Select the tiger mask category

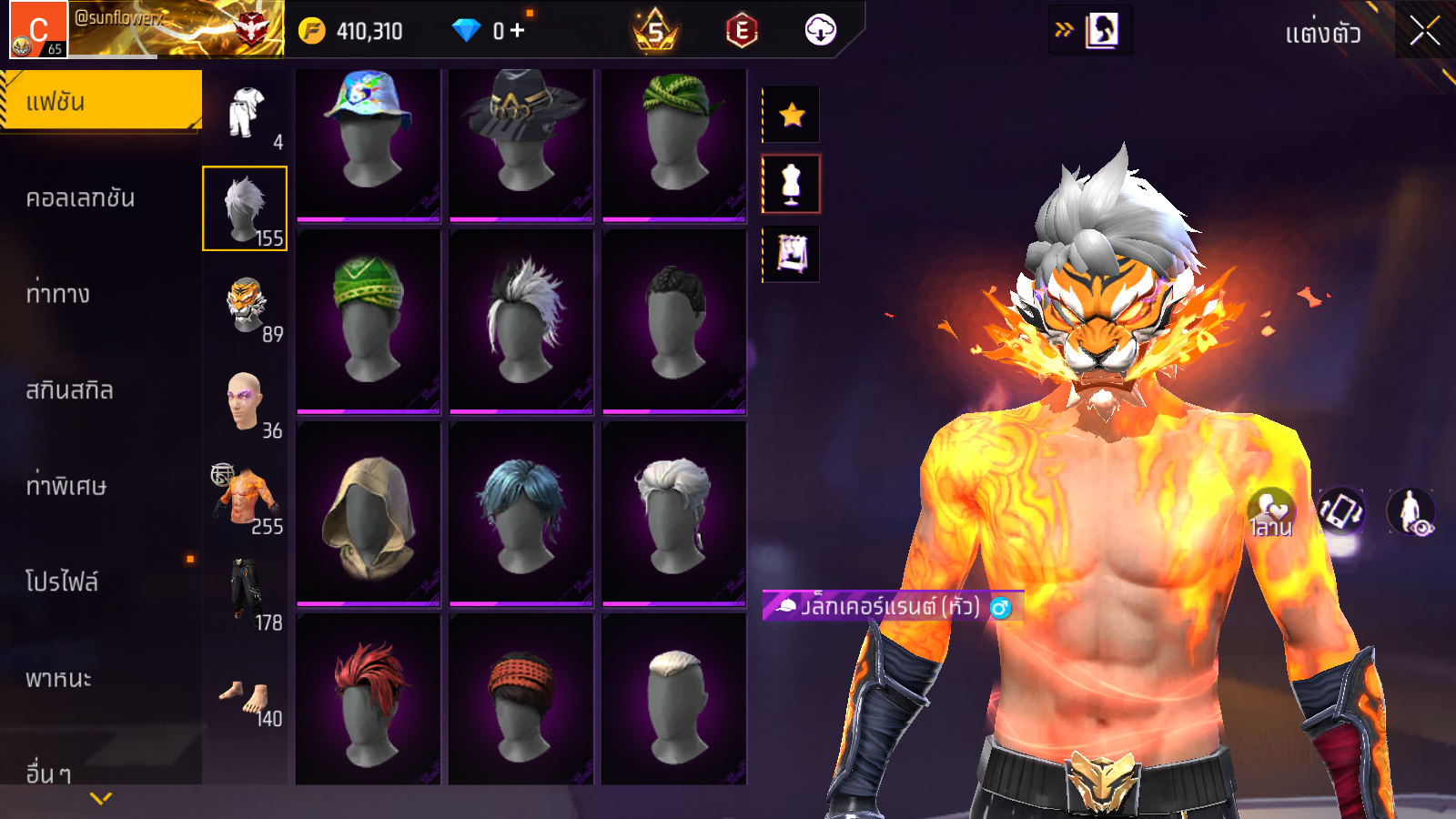246,306
